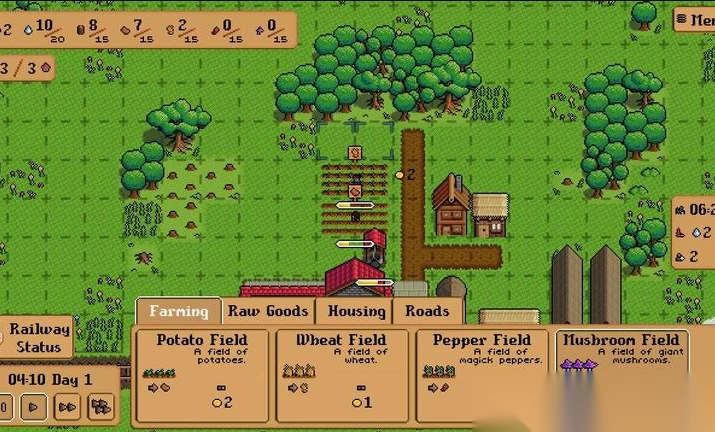Set game speed to normal play
This screenshot has height=432, width=715.
[33, 407]
